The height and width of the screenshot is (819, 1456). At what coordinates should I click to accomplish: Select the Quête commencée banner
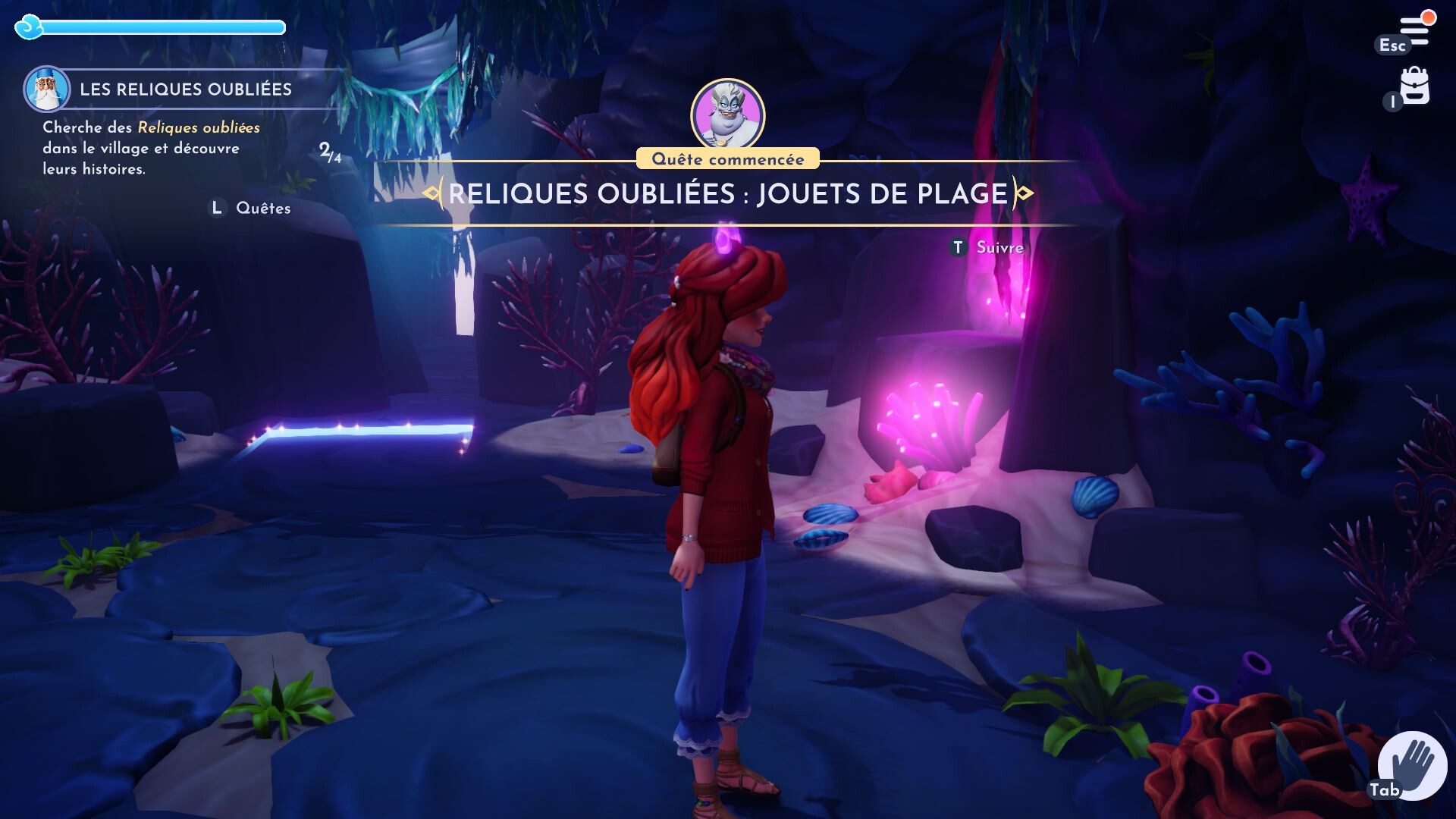pyautogui.click(x=727, y=158)
